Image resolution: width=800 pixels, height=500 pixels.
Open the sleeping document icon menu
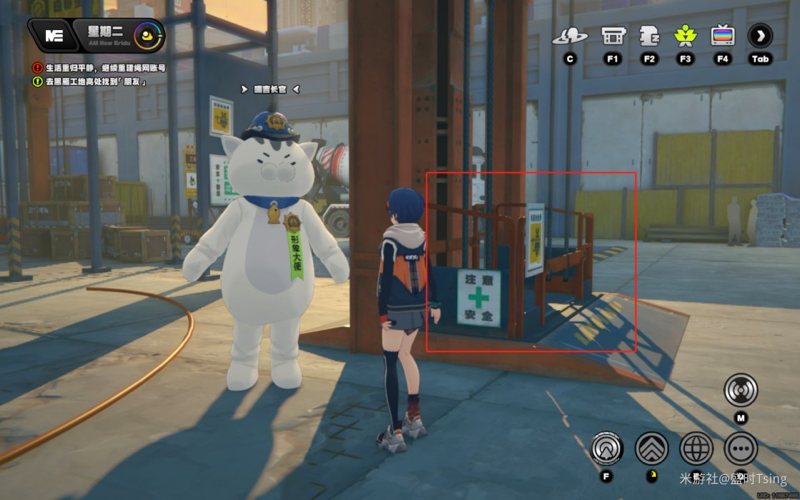649,37
